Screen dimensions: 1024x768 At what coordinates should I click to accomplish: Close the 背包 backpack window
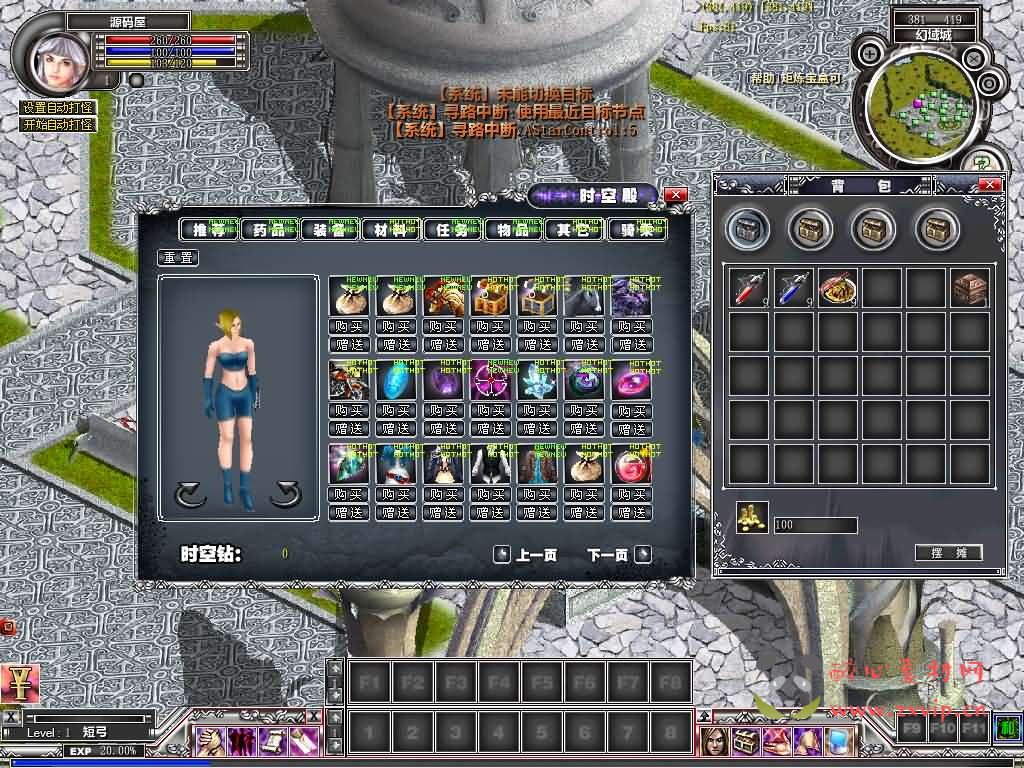[989, 185]
